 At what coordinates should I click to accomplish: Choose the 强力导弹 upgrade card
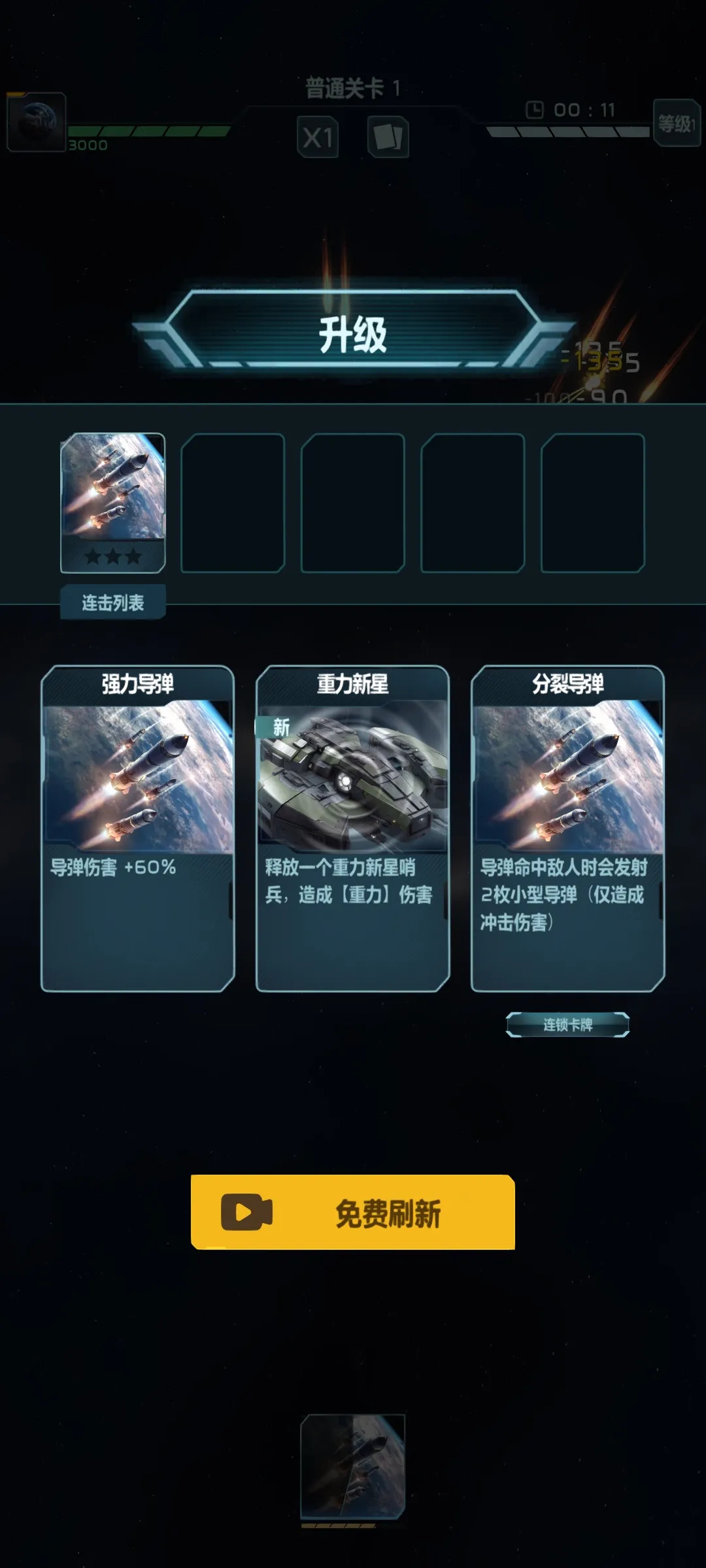137,828
